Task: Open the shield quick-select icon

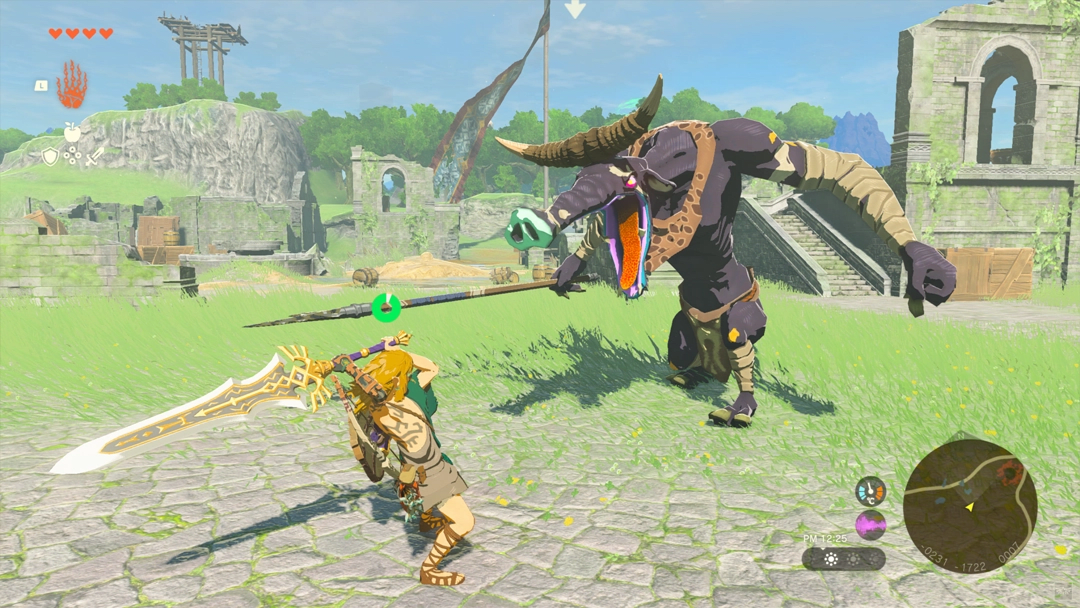Action: (x=50, y=156)
